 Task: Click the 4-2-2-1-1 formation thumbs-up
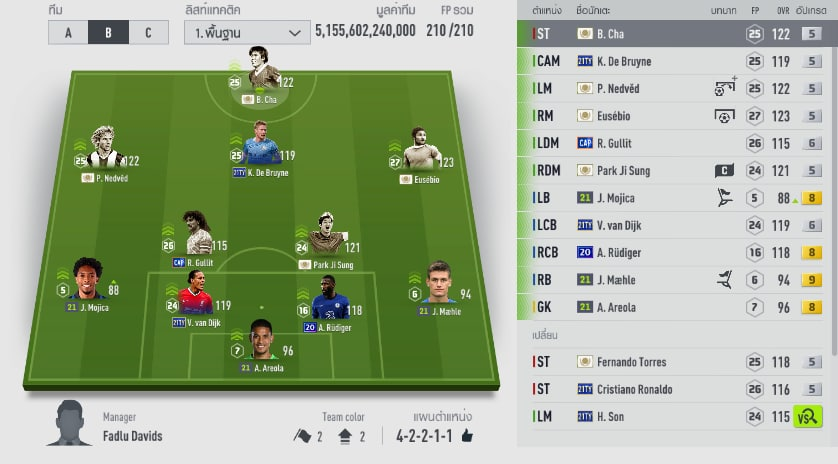tap(467, 436)
